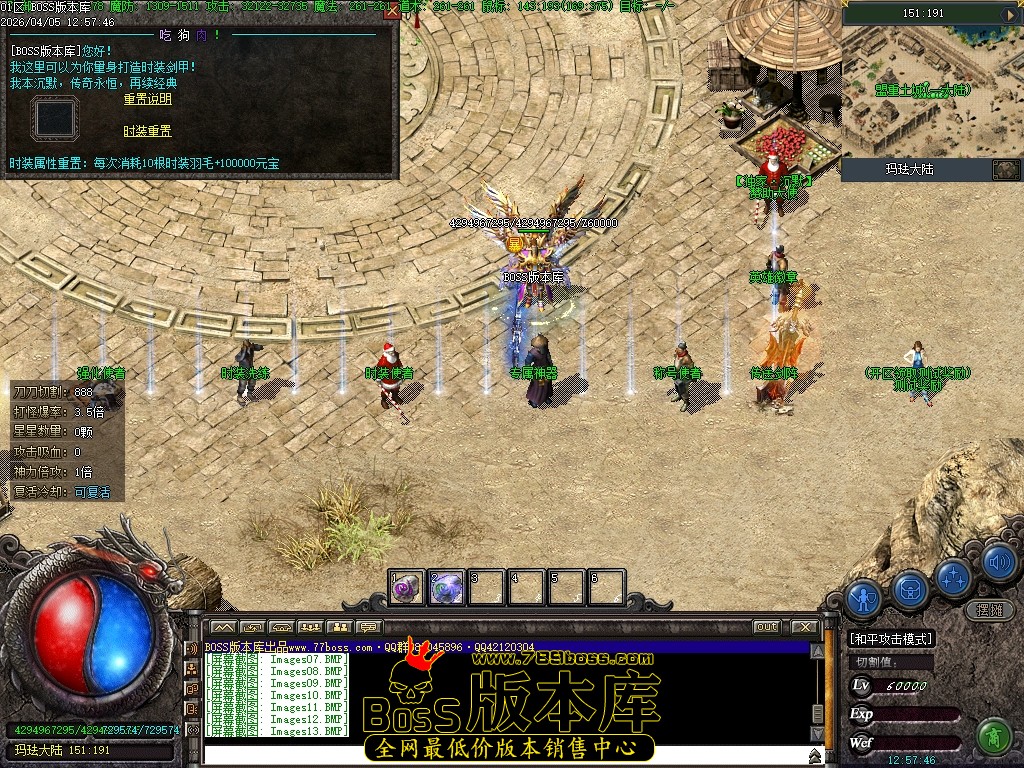
Task: Choose the 时装重置 costume reset option
Action: pyautogui.click(x=147, y=131)
